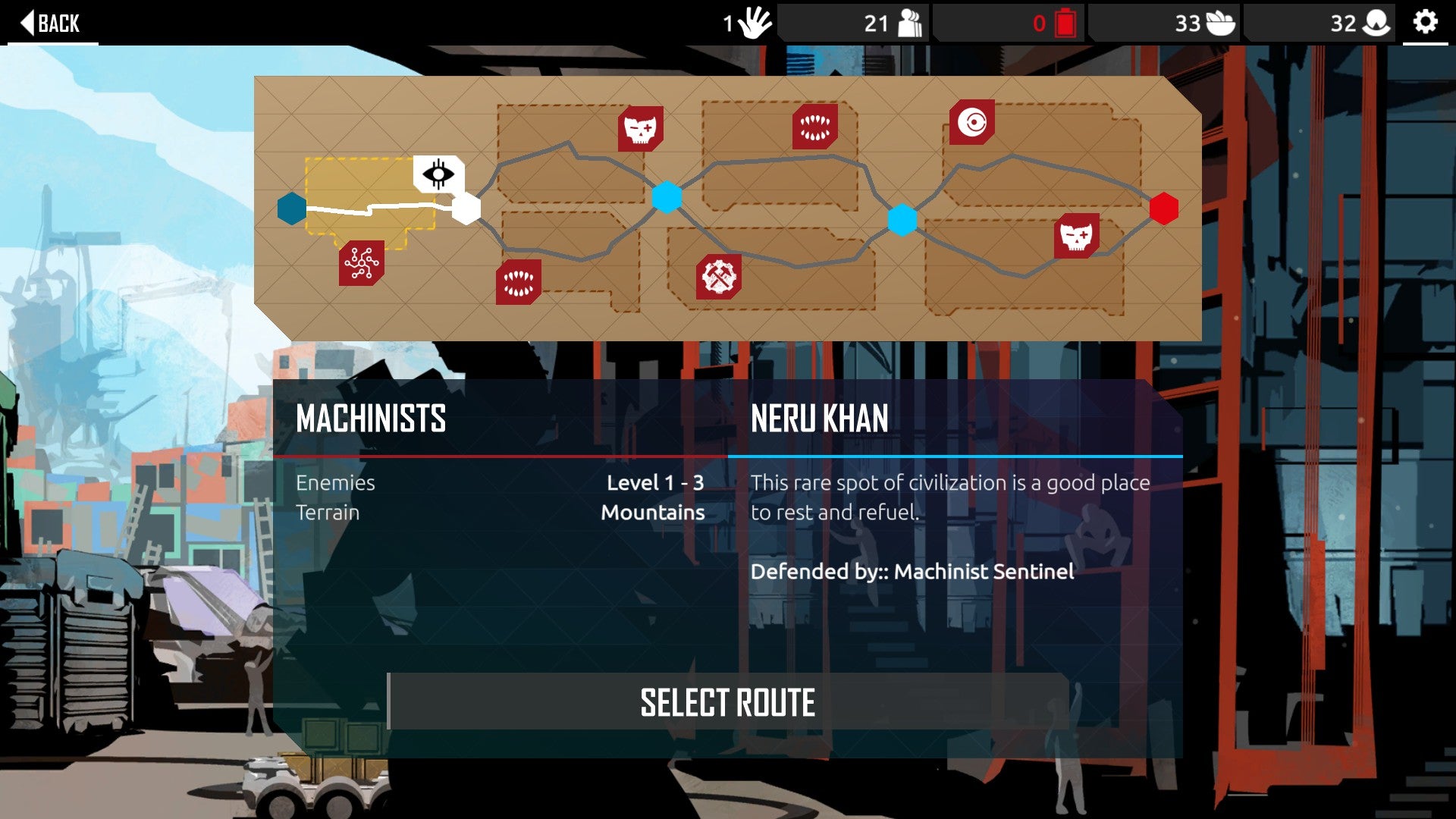Go back with the BACK button

(50, 23)
